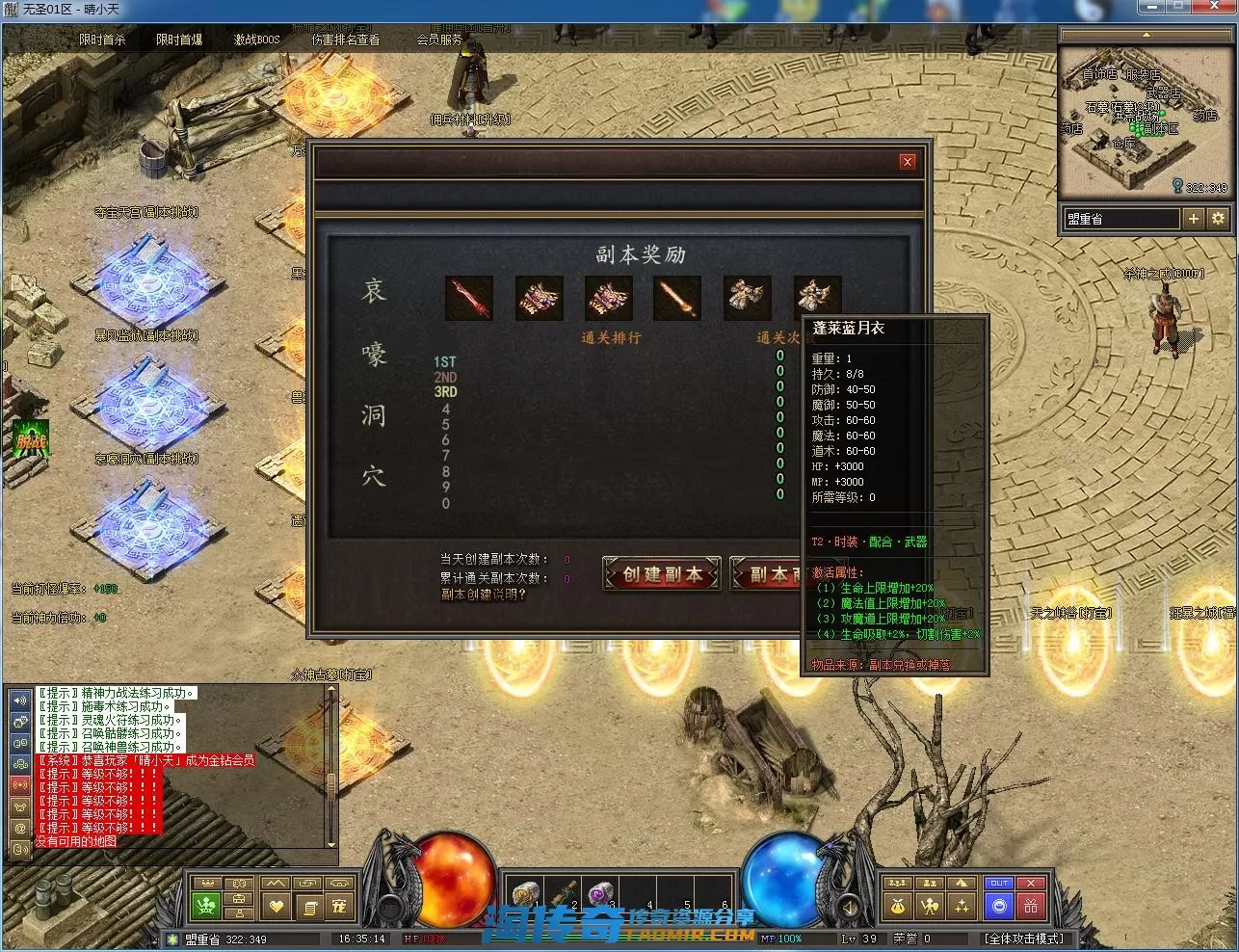Screen dimensions: 1239x952
Task: Select the red sword reward icon
Action: tap(469, 299)
